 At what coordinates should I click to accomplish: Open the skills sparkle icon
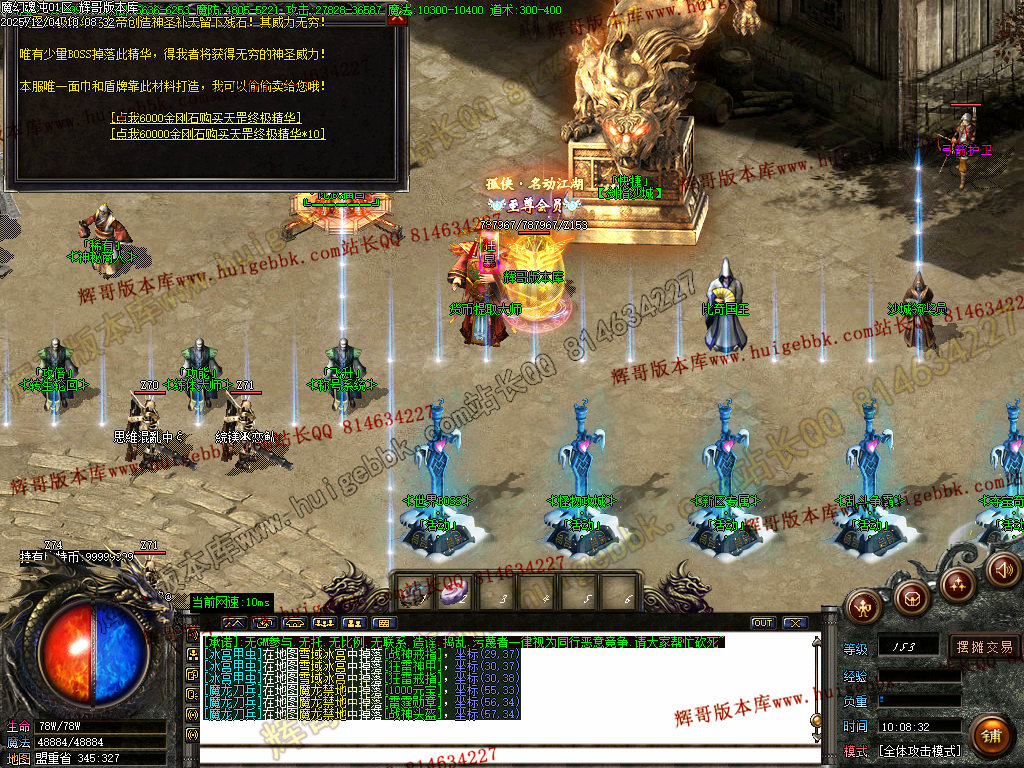[957, 584]
